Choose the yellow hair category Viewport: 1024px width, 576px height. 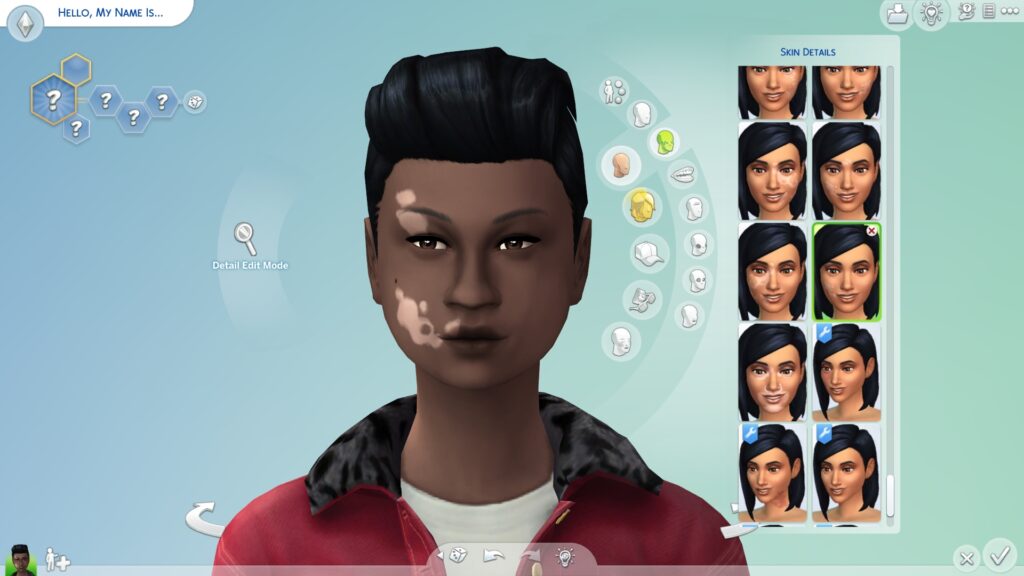[x=642, y=207]
